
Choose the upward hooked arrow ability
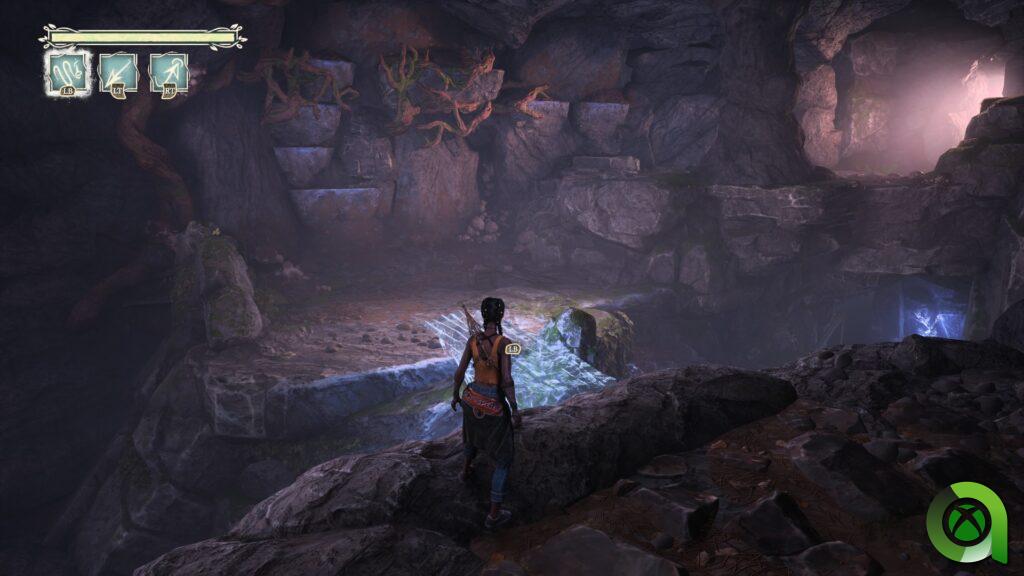169,72
